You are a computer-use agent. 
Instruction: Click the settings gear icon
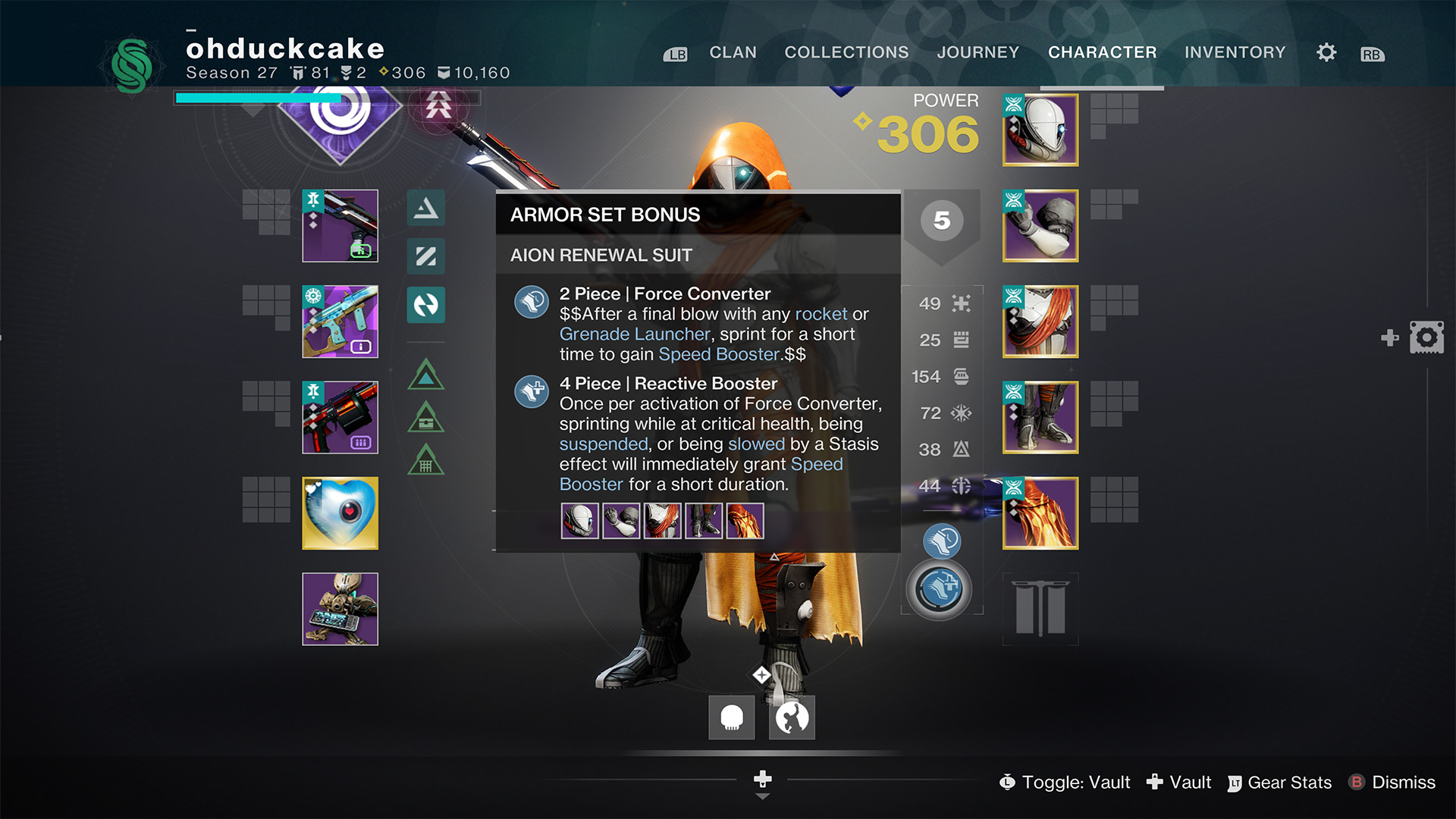1326,52
